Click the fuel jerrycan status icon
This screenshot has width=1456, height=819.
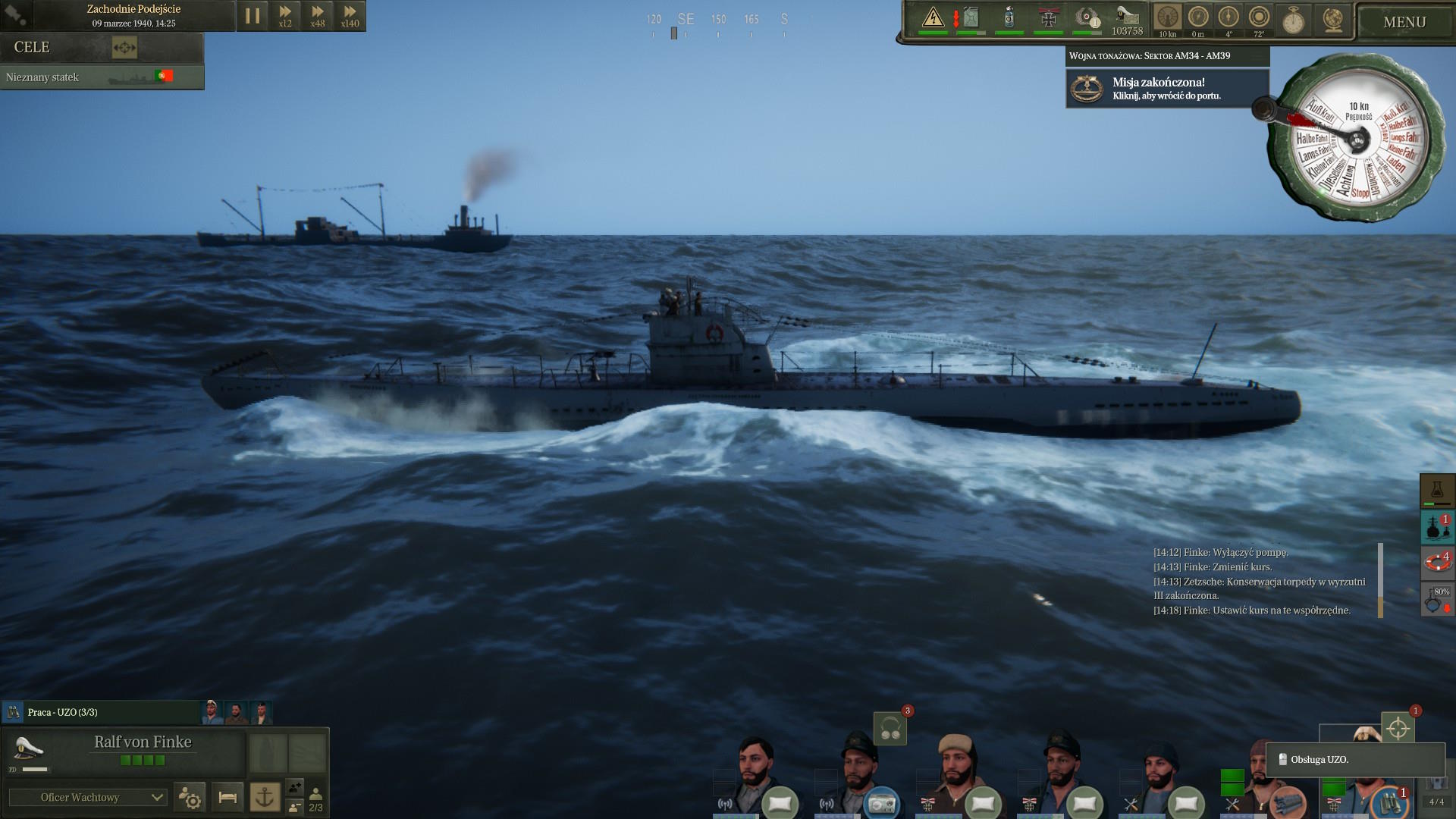coord(971,17)
